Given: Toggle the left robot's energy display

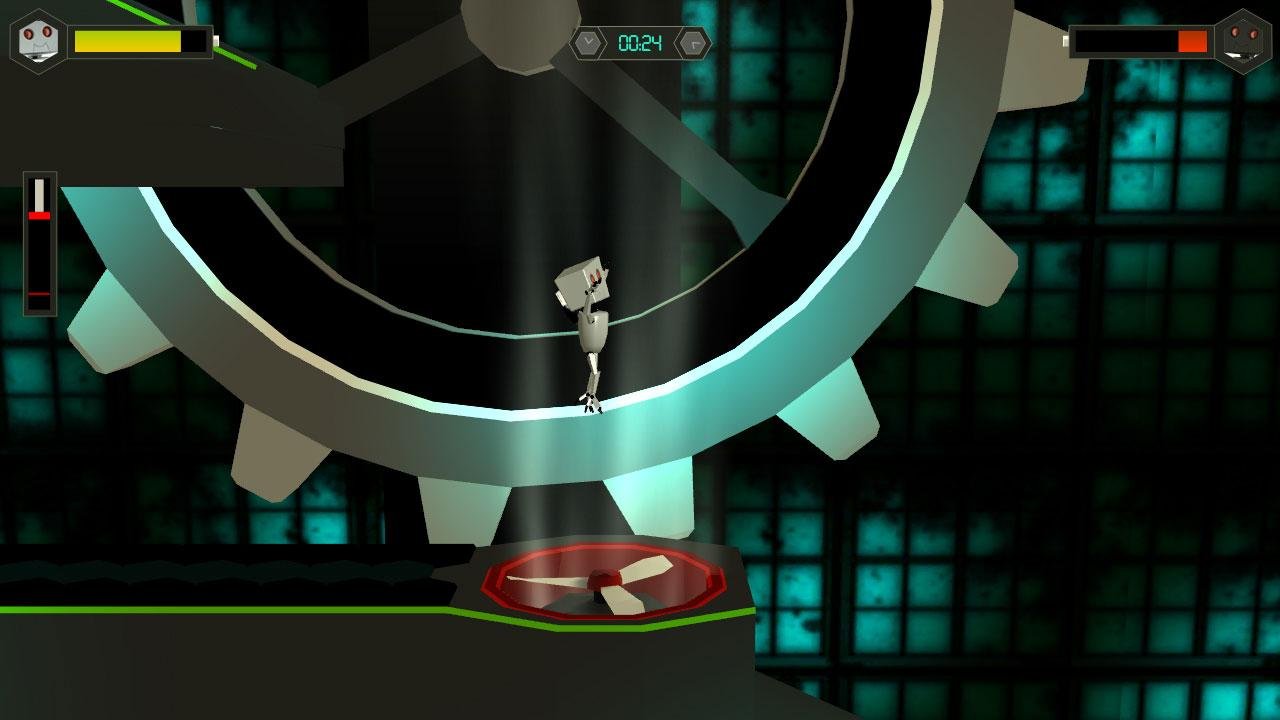Looking at the screenshot, I should 140,42.
